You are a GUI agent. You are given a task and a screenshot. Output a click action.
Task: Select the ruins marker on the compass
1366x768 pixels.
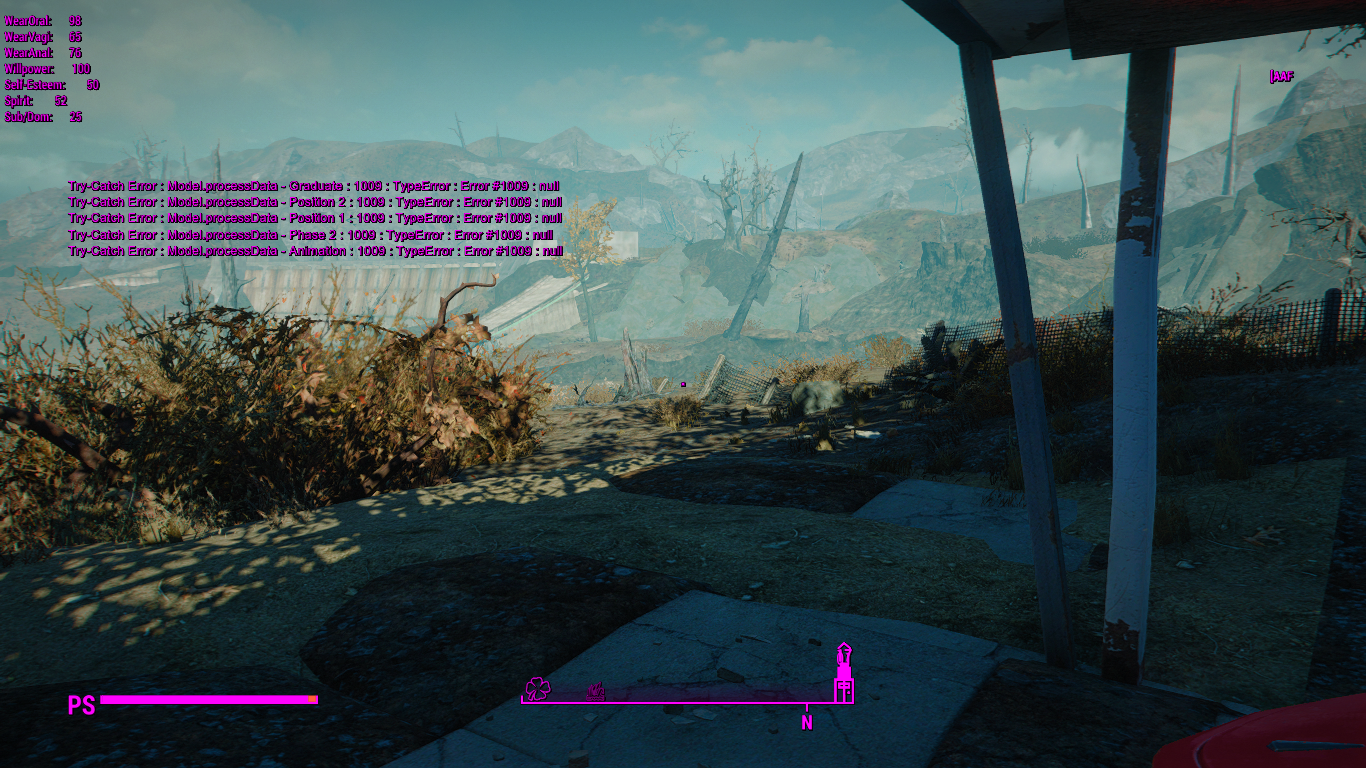(595, 691)
